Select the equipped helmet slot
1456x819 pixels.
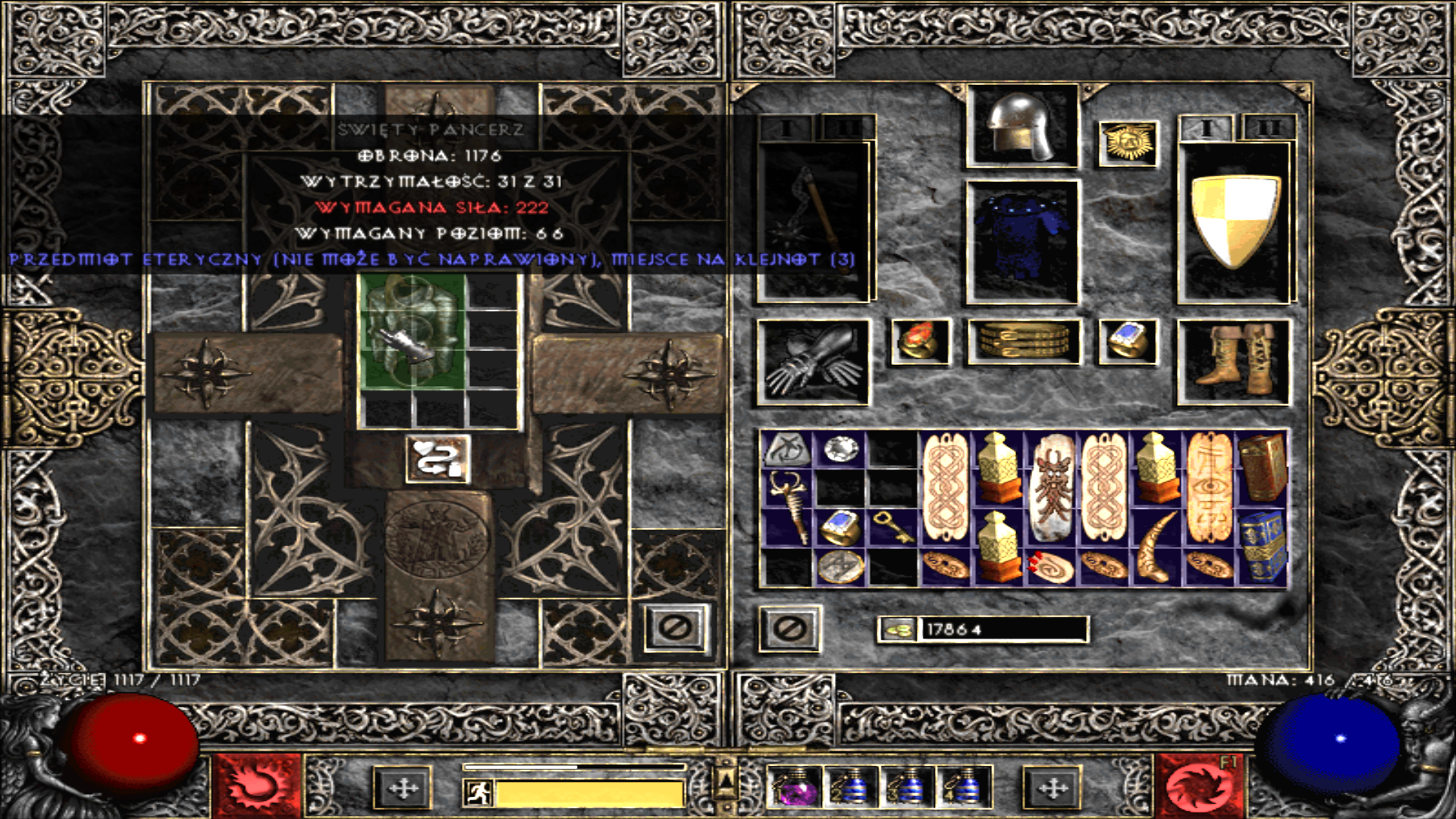pos(1021,127)
